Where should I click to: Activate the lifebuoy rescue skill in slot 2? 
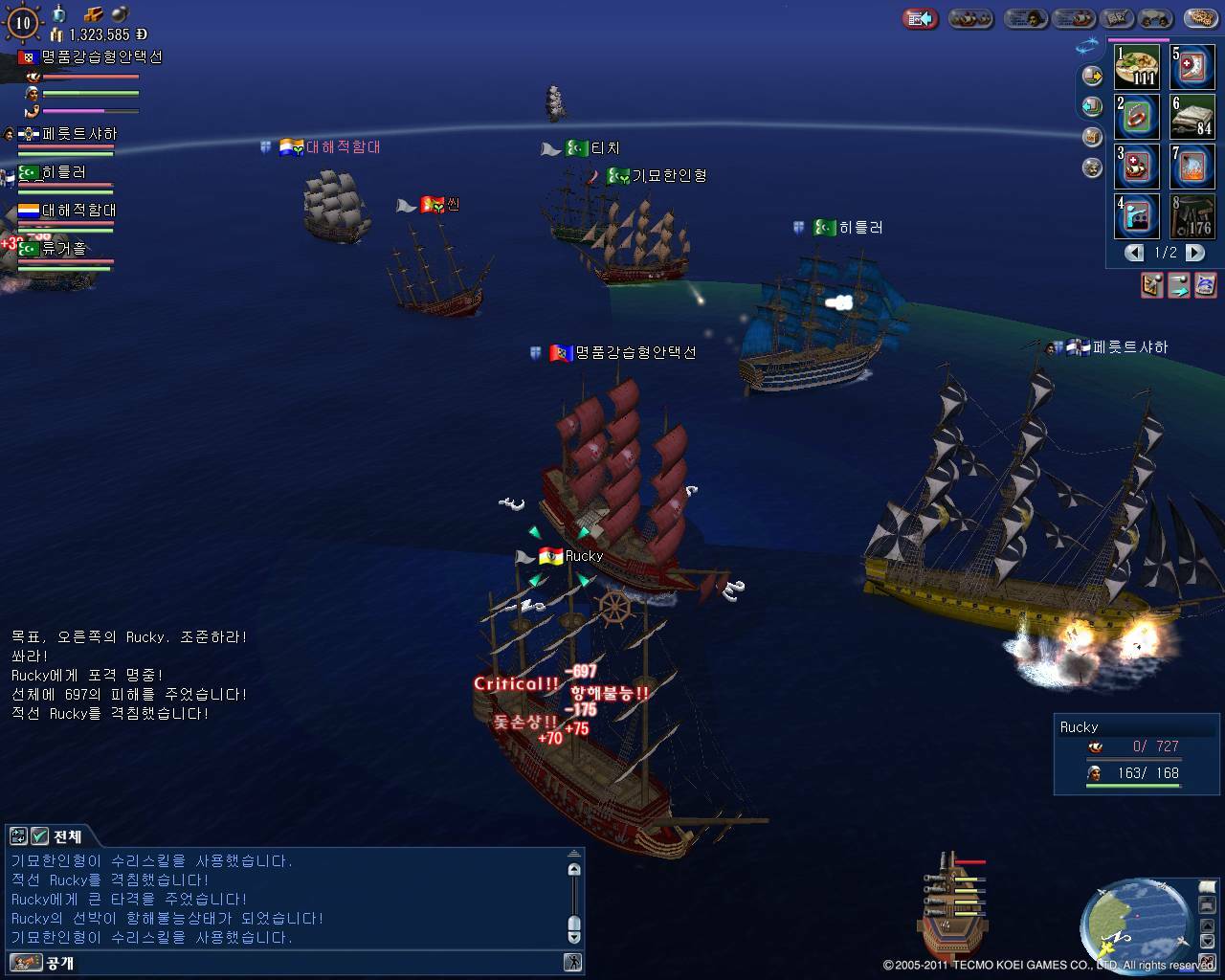pos(1137,117)
